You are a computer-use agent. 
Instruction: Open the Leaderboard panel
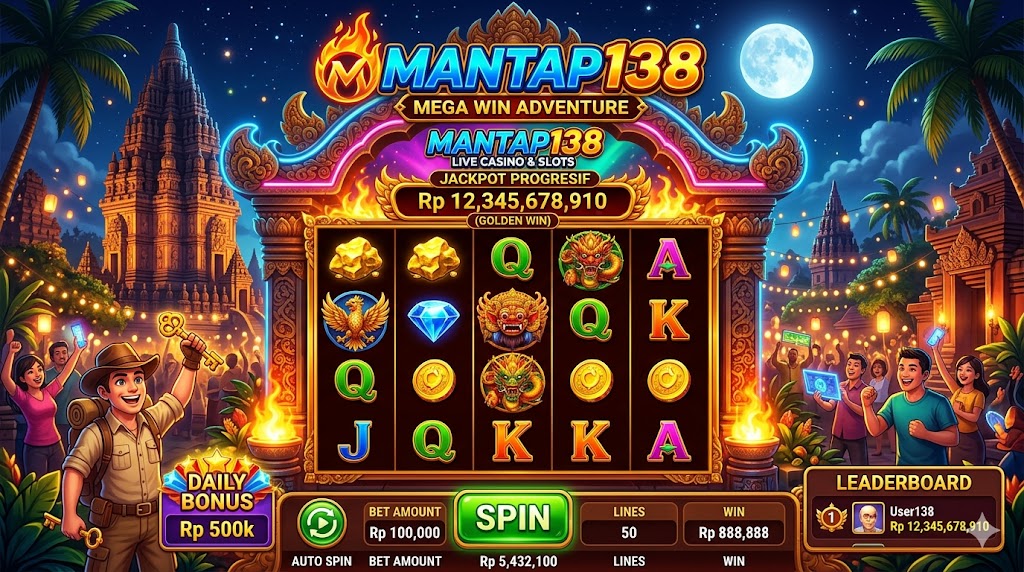pyautogui.click(x=903, y=482)
